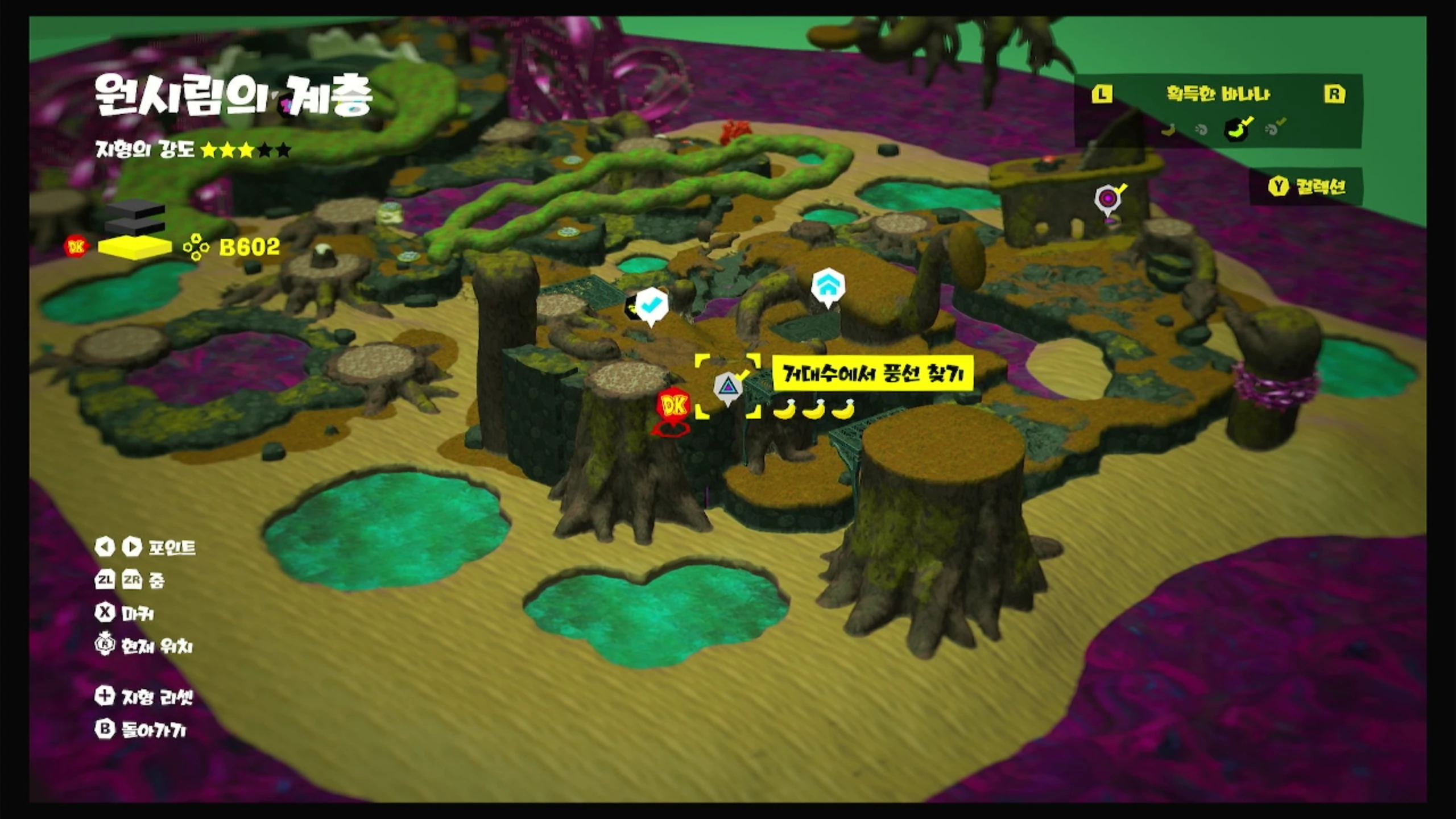Choose the uncollected fossil filter icon
Image resolution: width=1456 pixels, height=819 pixels.
1201,130
